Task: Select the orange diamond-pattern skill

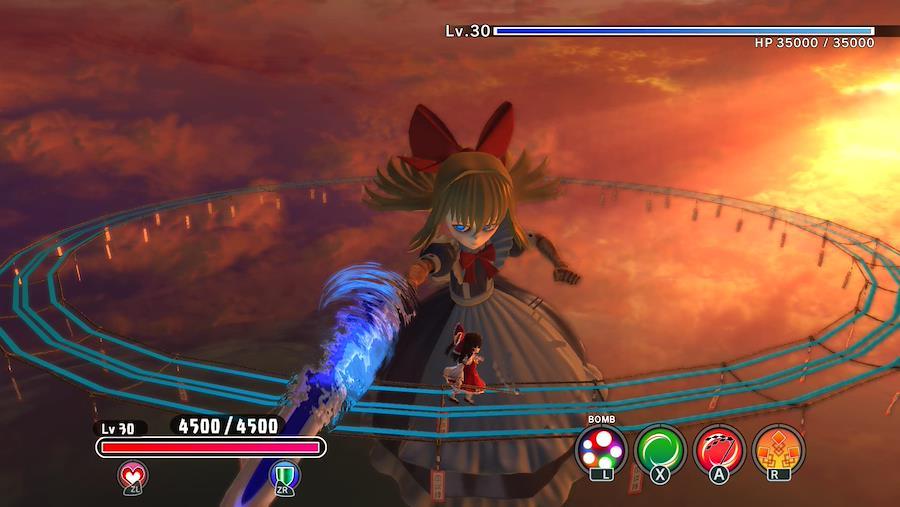Action: pyautogui.click(x=777, y=448)
